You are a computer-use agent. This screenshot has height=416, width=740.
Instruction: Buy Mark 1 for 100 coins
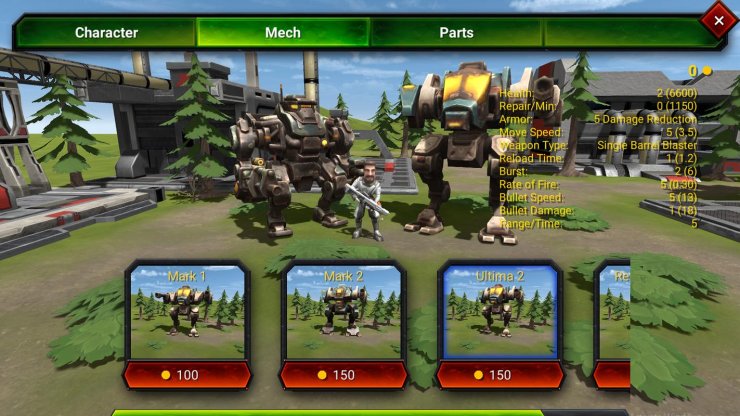click(x=188, y=375)
